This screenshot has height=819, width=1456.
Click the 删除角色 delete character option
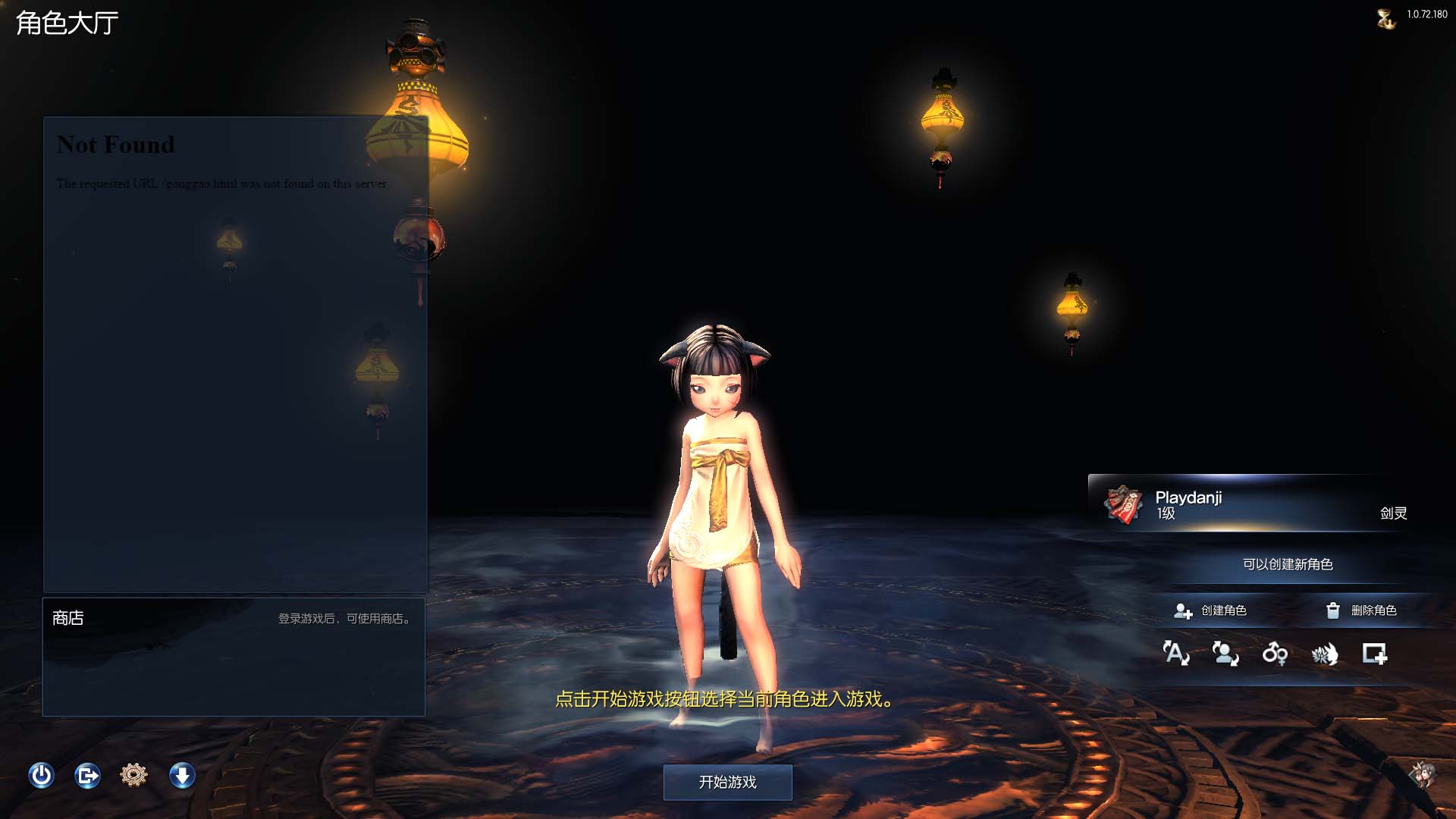(1373, 610)
